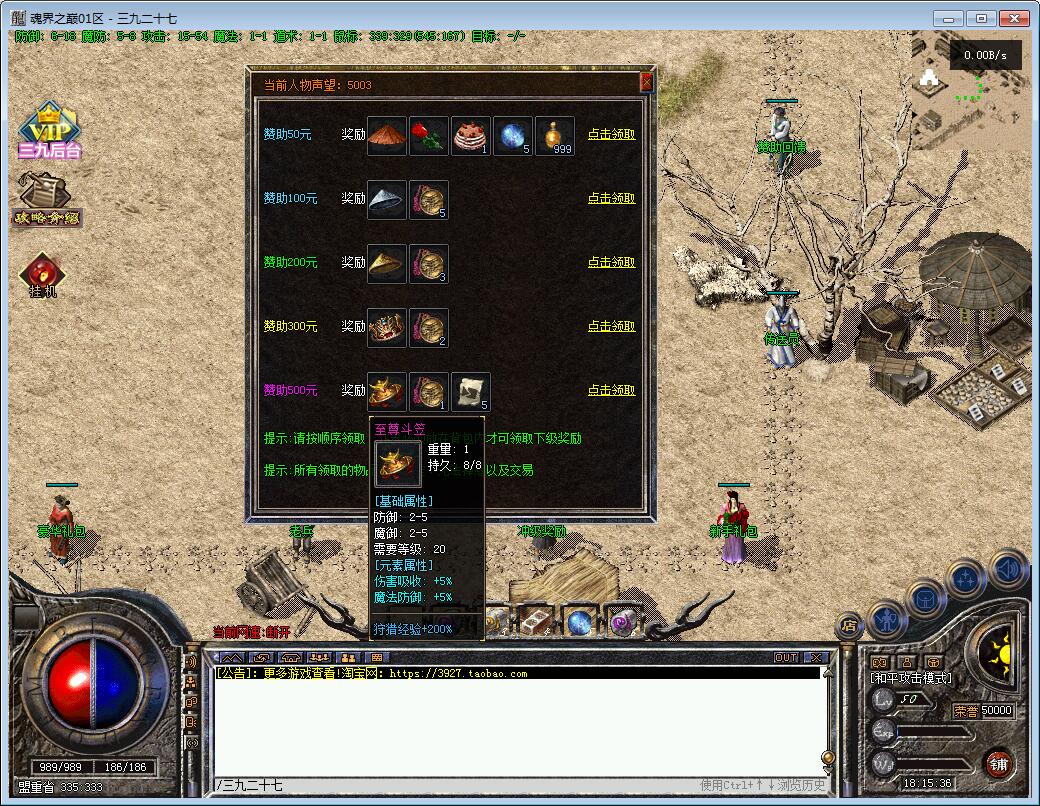
Task: Claim the 赞助200元 reward
Action: [x=611, y=262]
